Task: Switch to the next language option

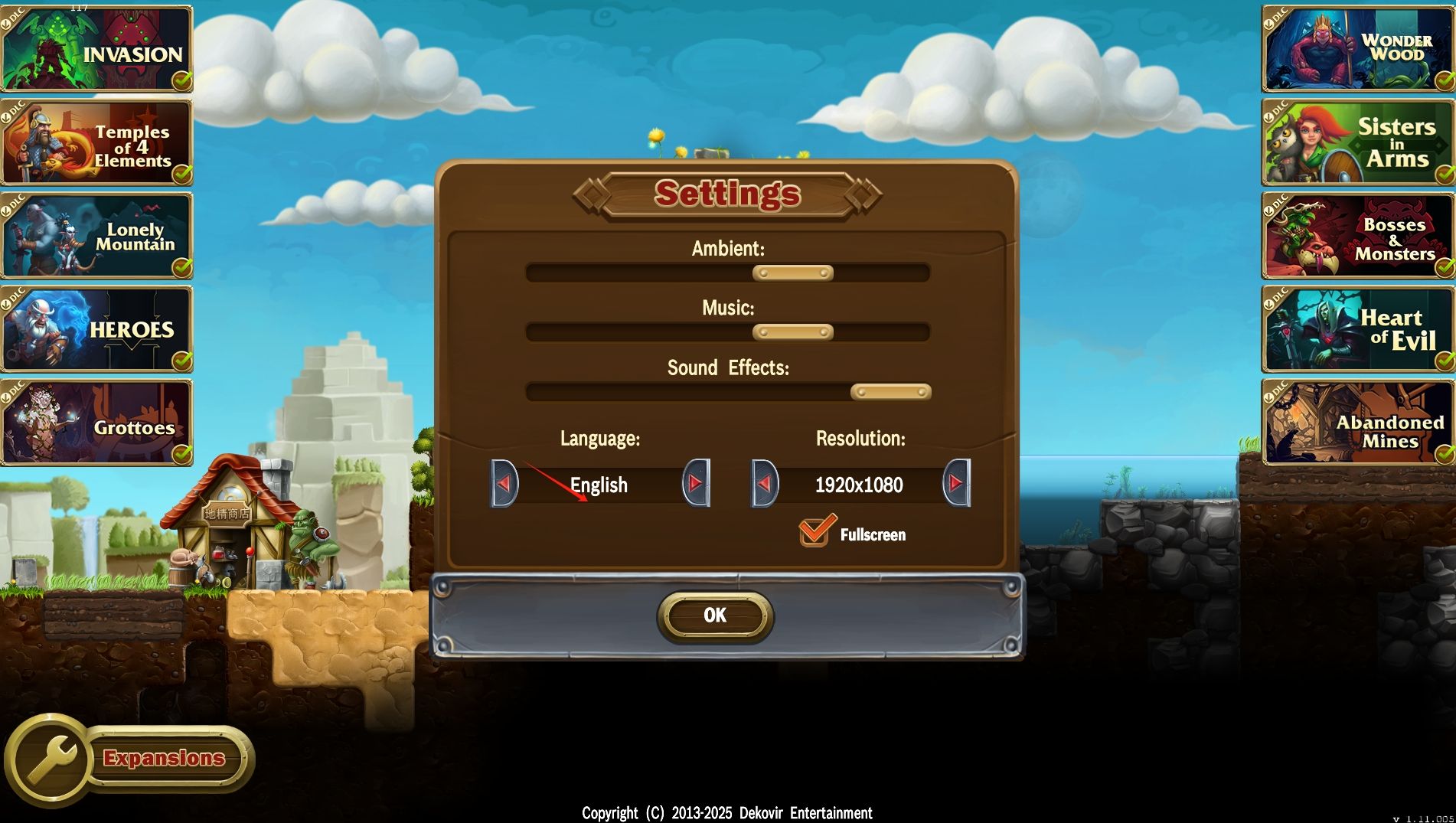Action: [x=696, y=483]
